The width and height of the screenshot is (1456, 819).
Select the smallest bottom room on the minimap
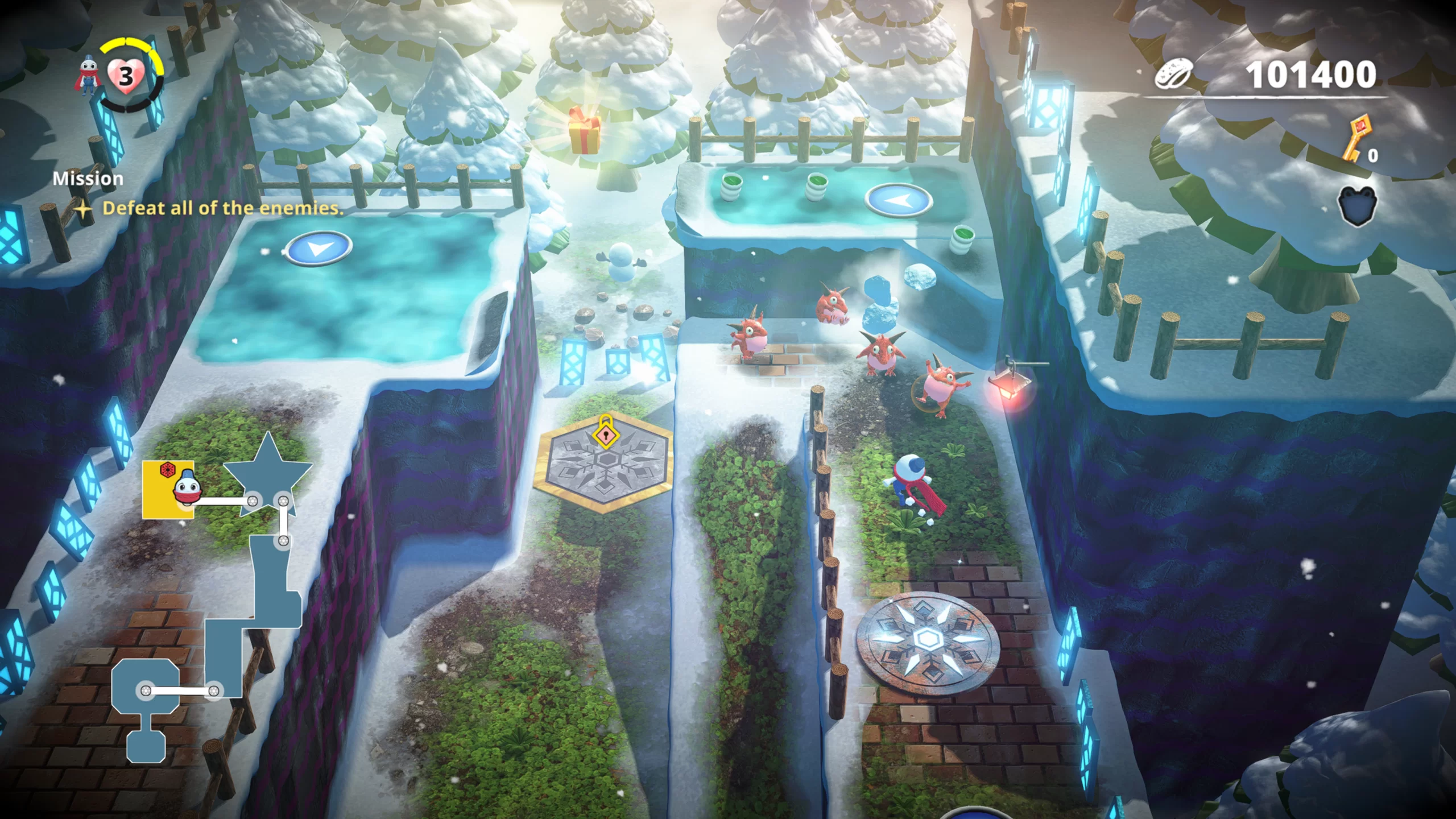pos(146,746)
